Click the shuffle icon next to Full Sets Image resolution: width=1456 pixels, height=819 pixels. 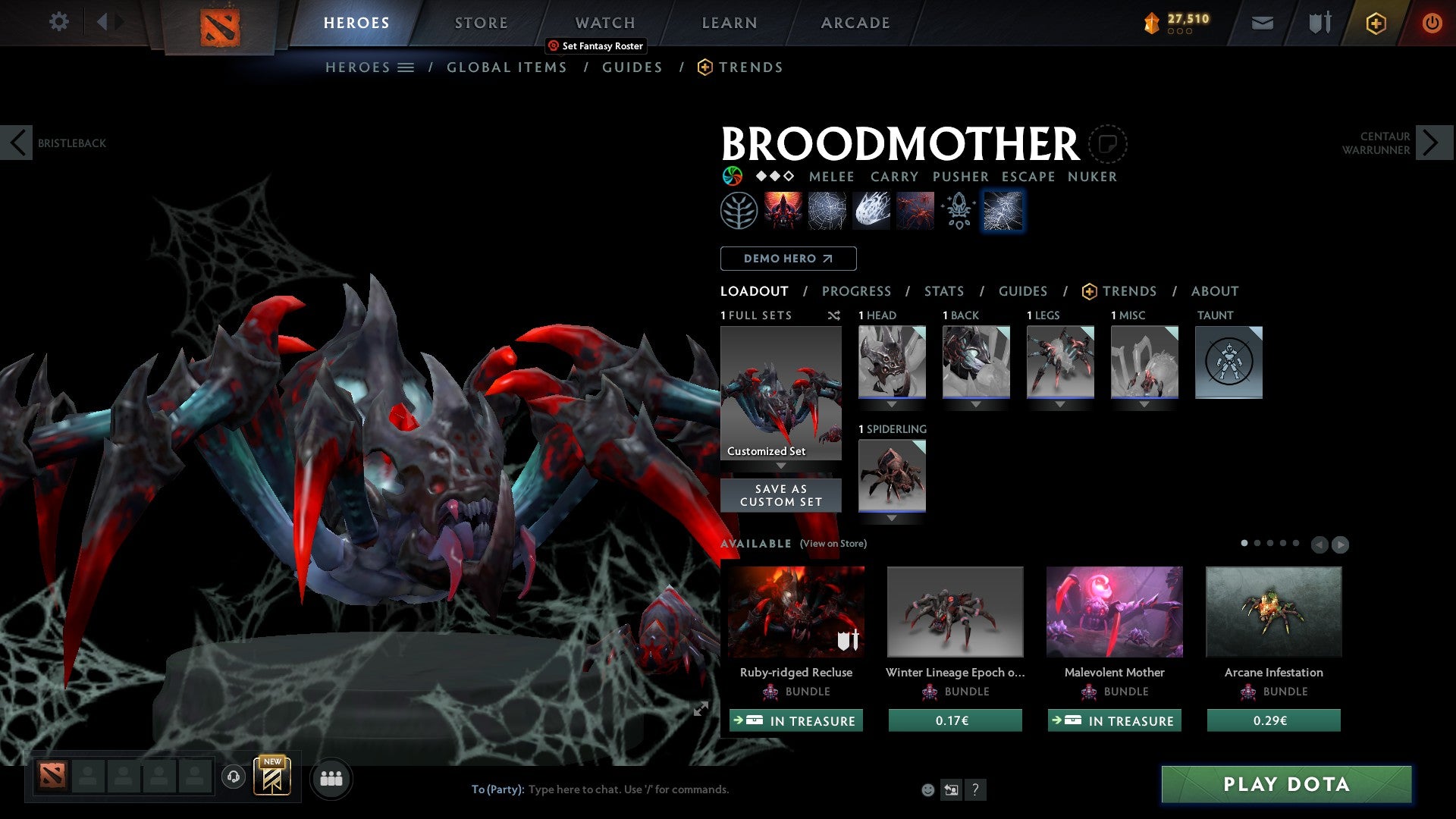833,315
